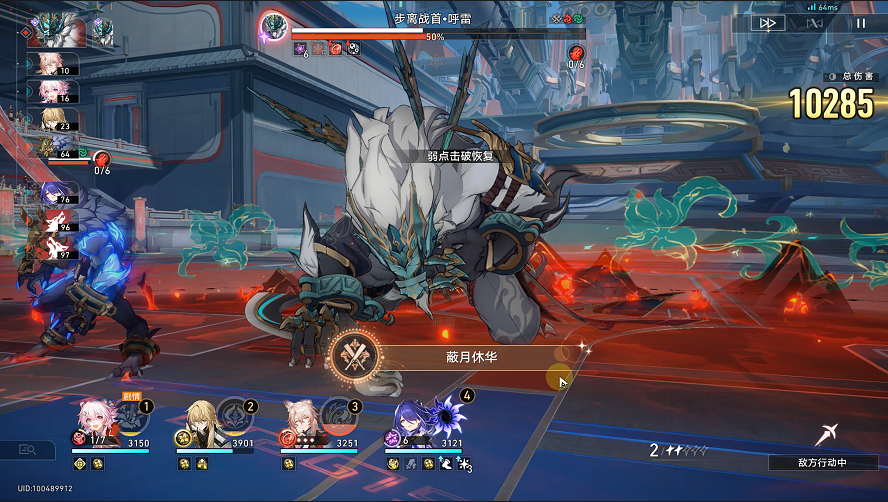888x502 pixels.
Task: Activate the third character's red ultimate icon
Action: tap(341, 415)
